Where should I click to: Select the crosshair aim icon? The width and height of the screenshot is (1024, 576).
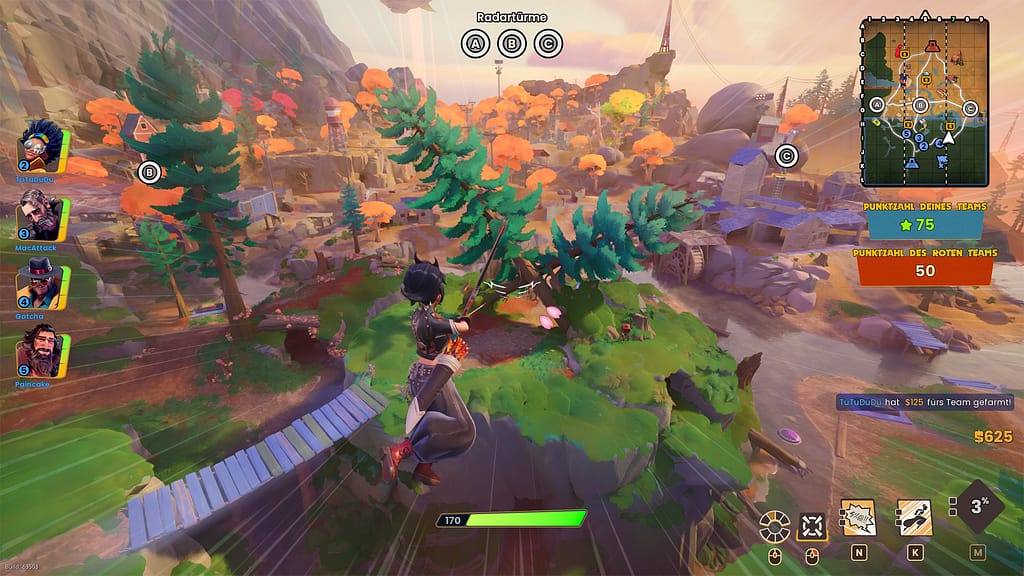(x=812, y=524)
